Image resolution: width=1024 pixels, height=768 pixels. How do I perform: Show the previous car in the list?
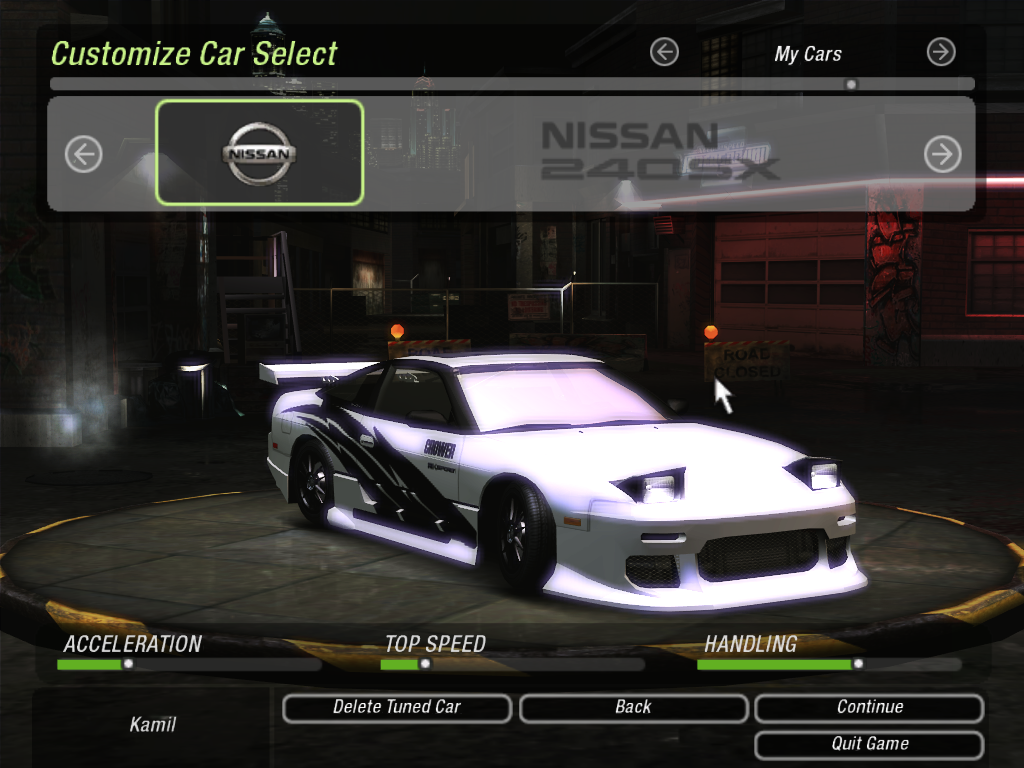coord(84,154)
